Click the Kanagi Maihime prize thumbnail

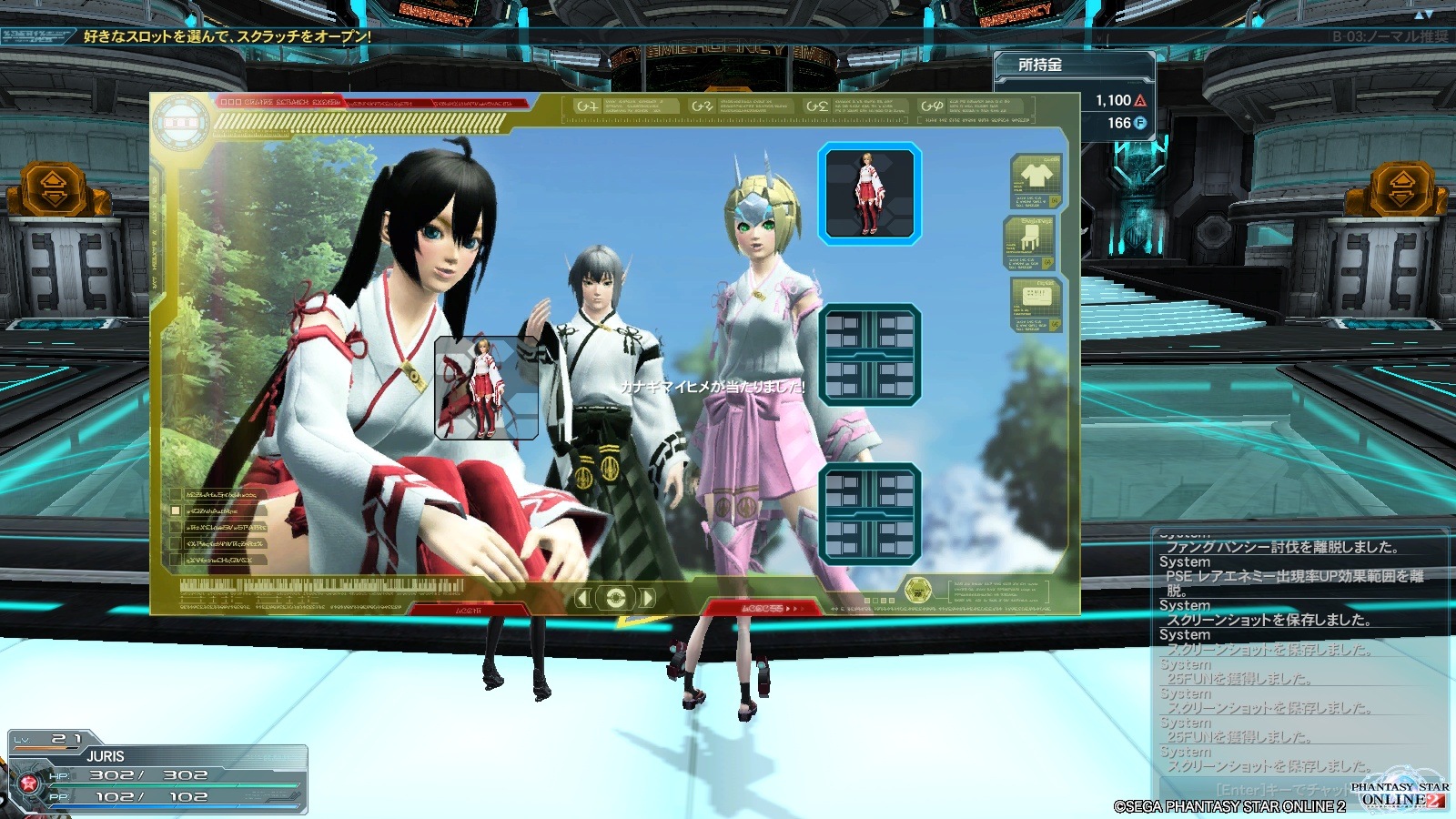coord(486,388)
